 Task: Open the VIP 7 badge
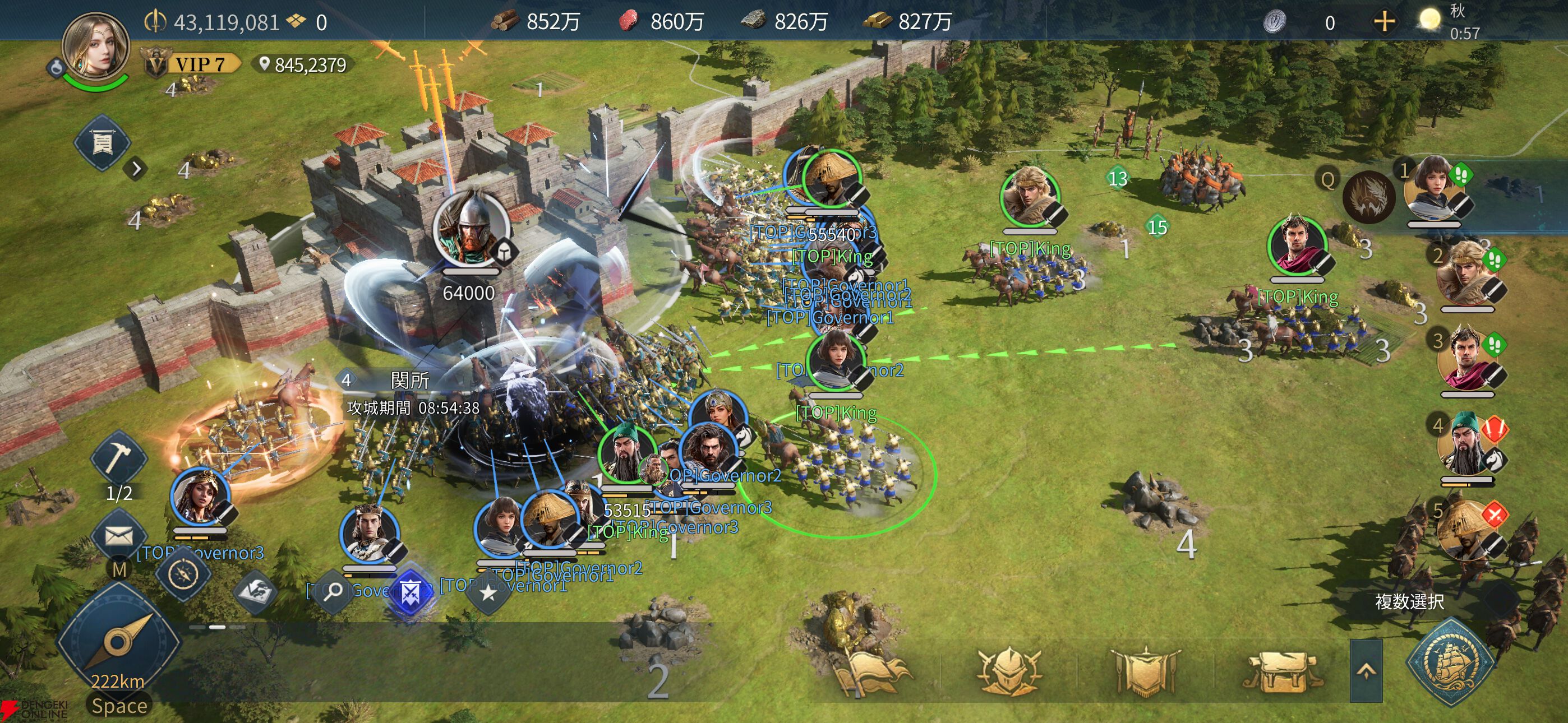pyautogui.click(x=192, y=64)
